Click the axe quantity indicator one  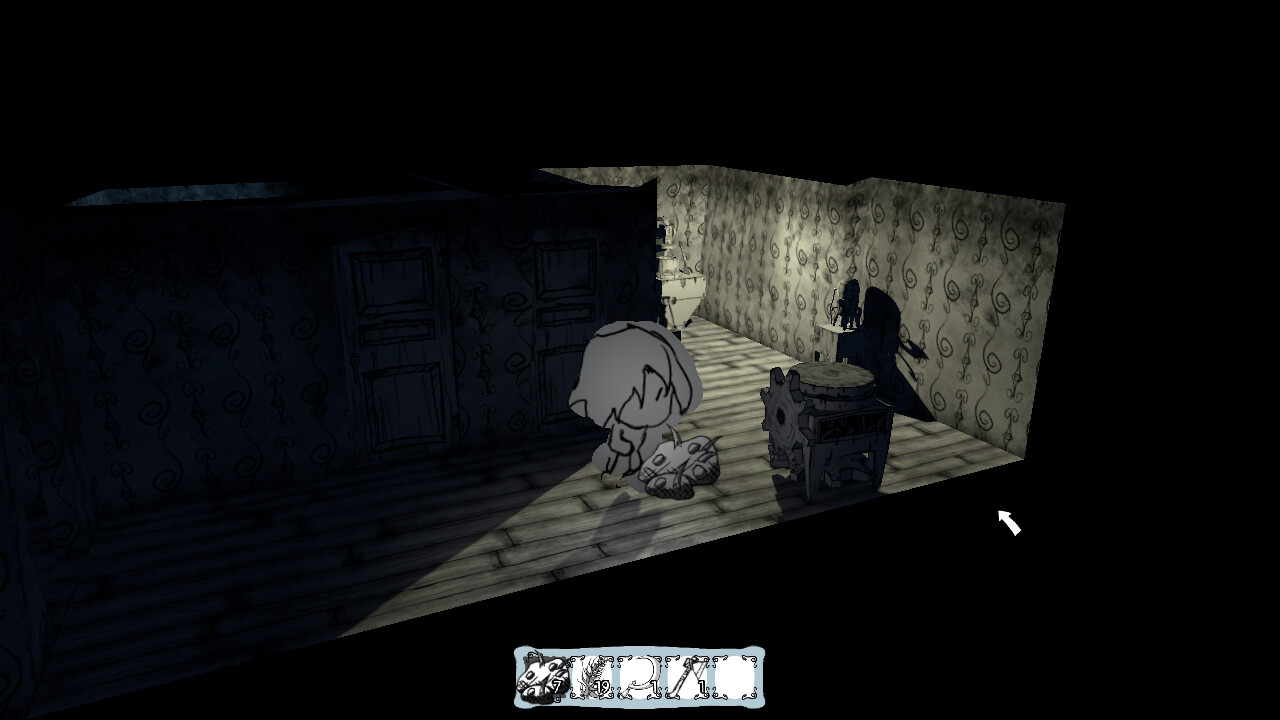[x=700, y=686]
